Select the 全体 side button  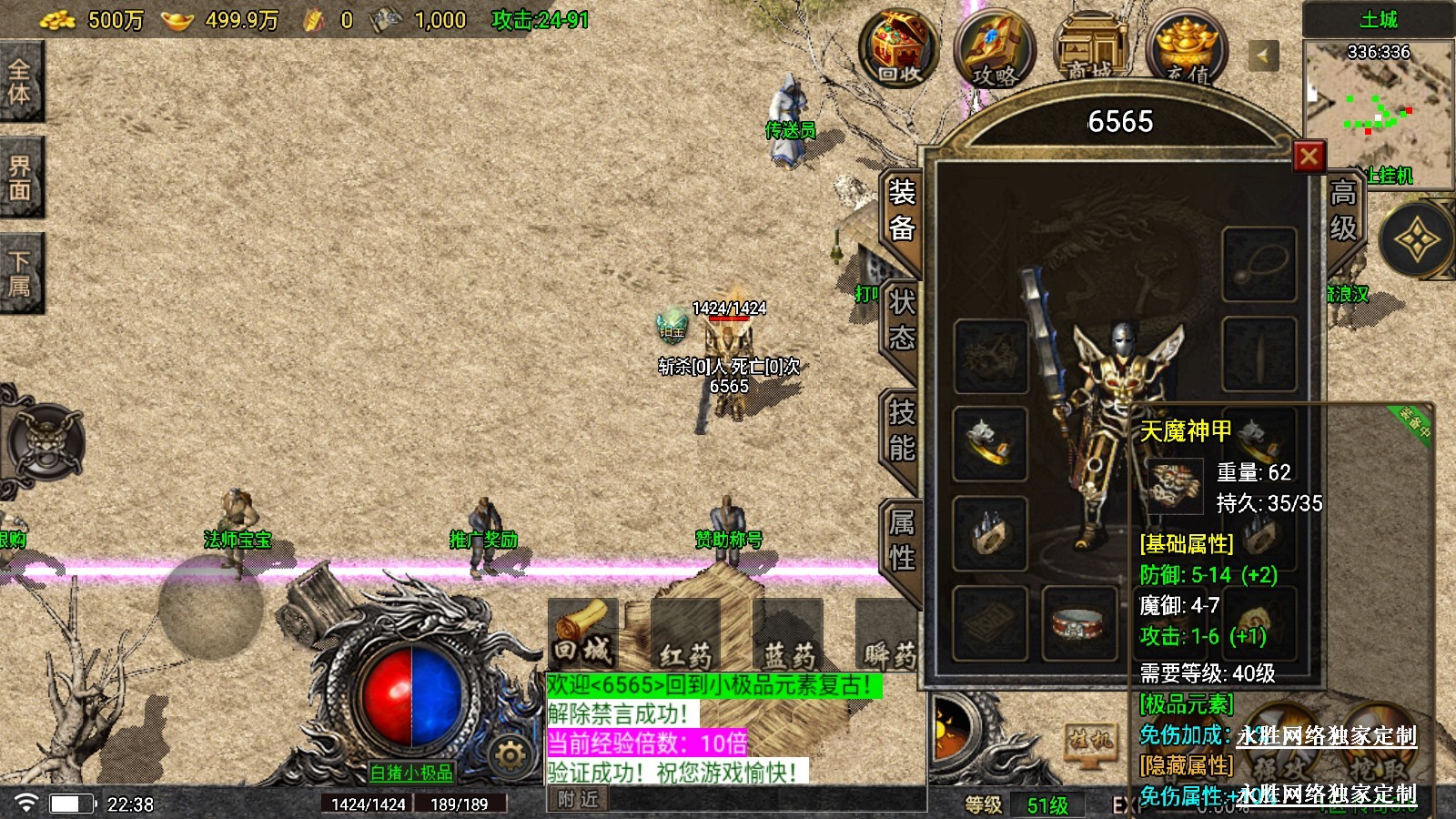pos(20,82)
